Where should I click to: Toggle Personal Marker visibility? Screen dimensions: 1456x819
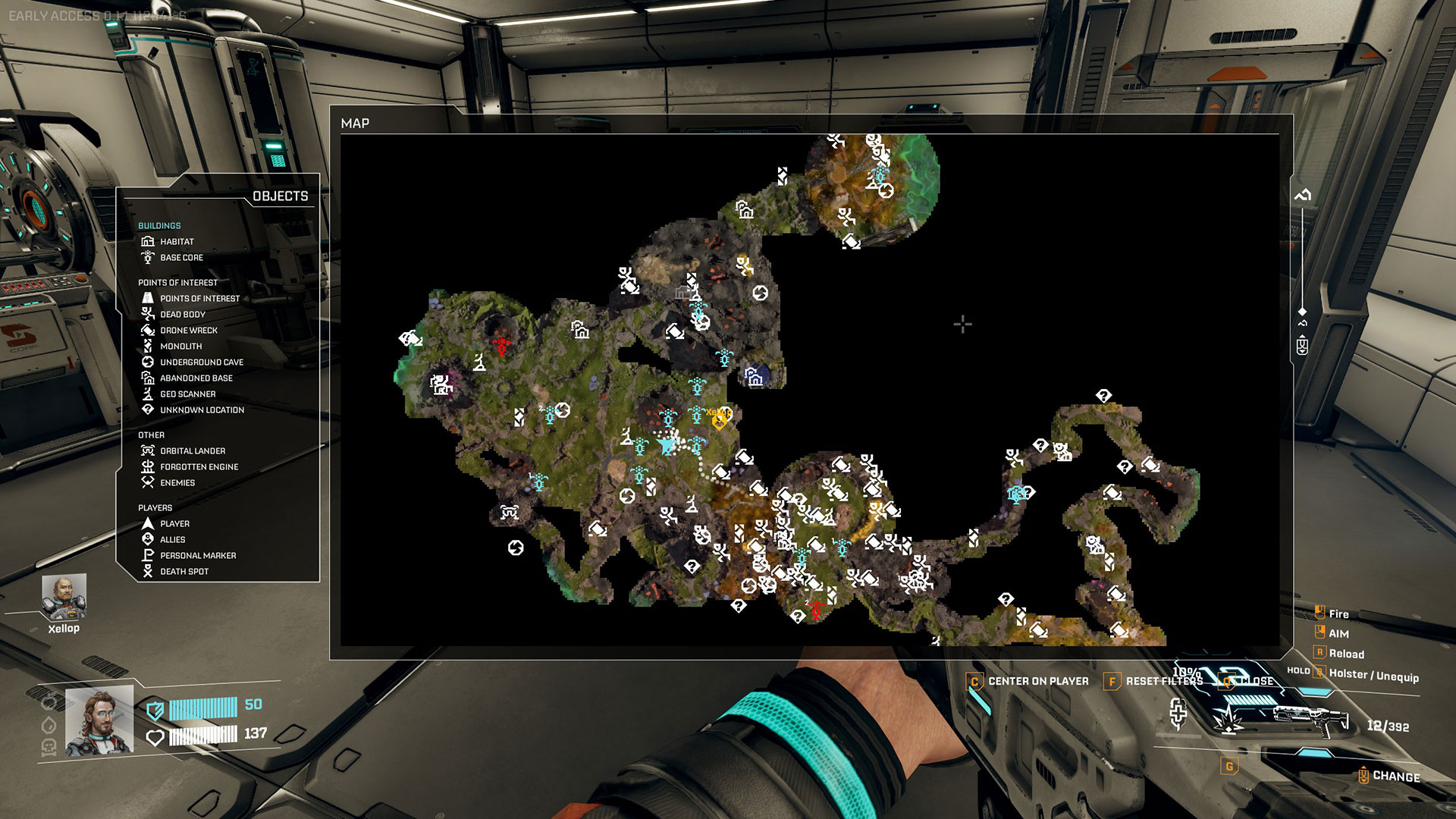click(x=197, y=555)
